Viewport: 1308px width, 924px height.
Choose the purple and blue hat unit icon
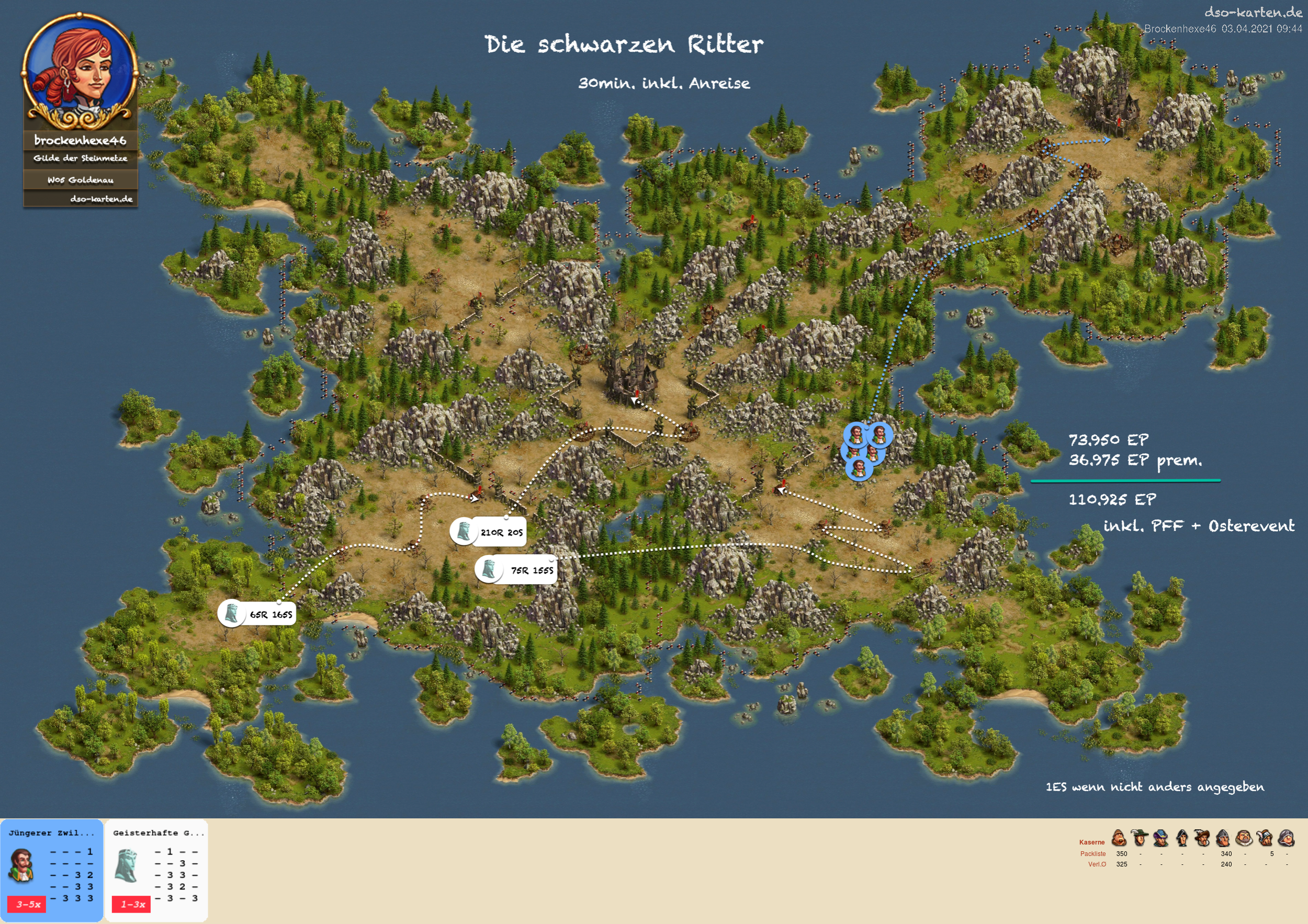[x=1161, y=838]
